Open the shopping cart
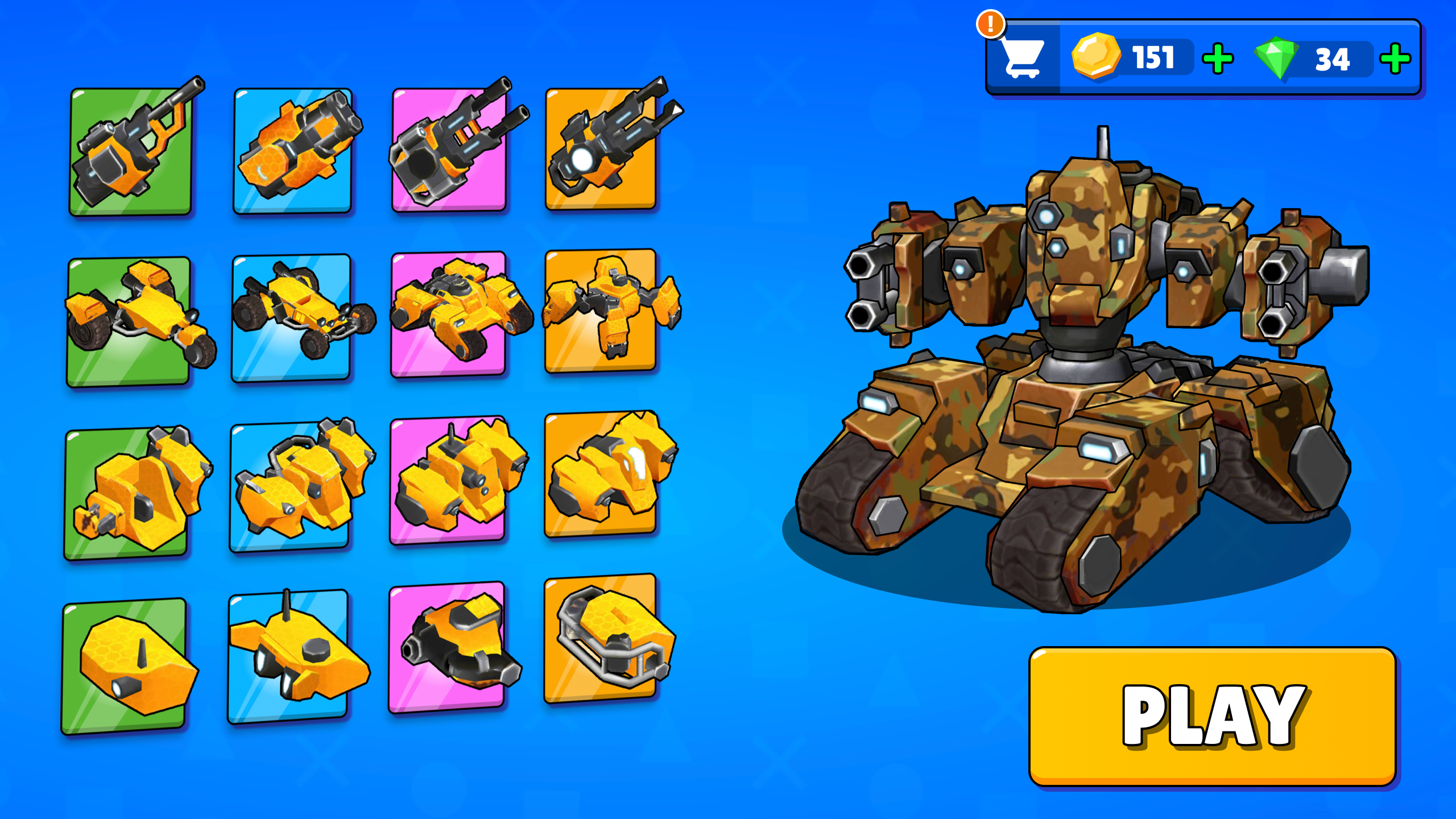 (1023, 58)
